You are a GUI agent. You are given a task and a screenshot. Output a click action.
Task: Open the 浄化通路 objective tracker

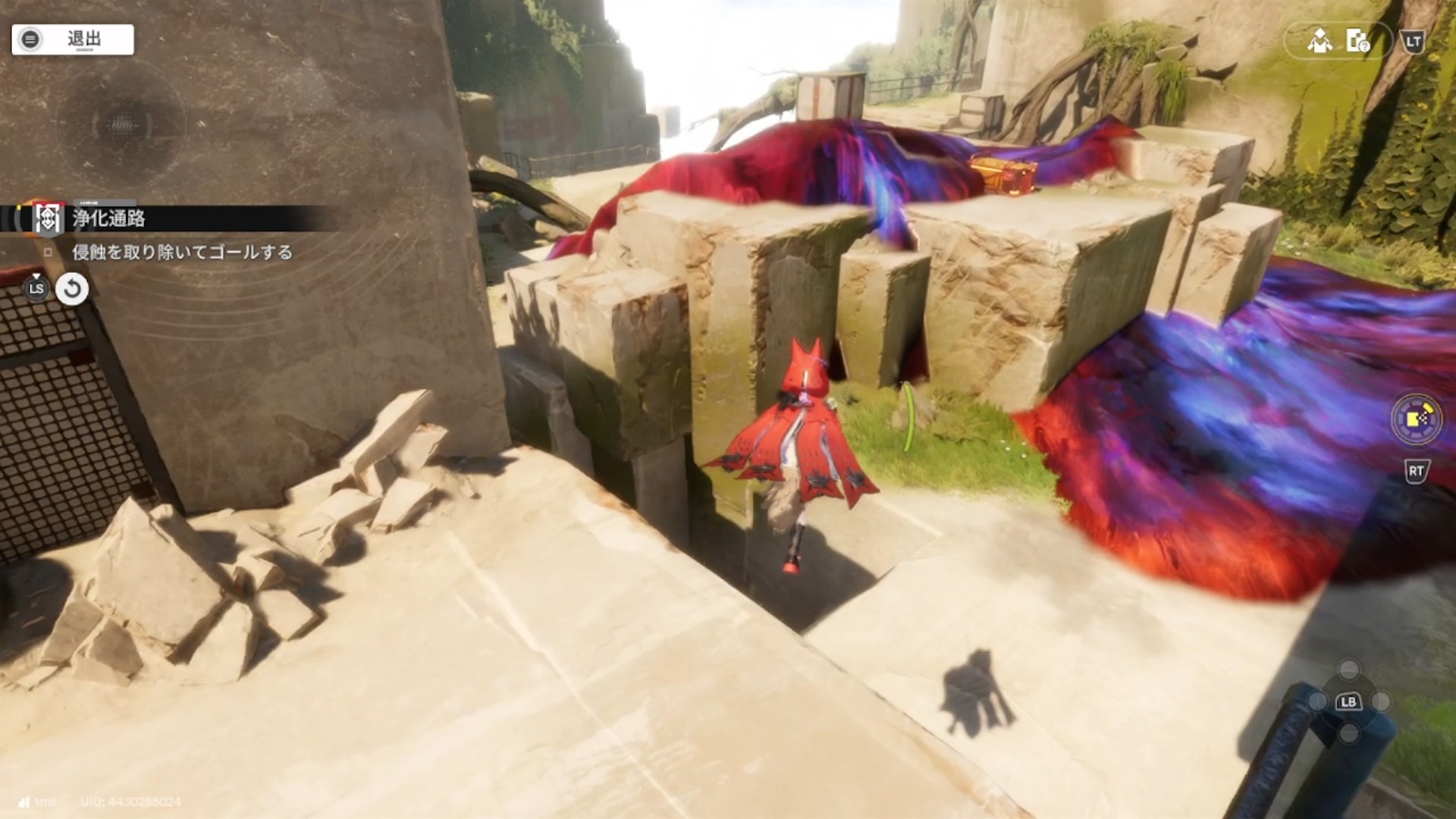(x=108, y=219)
